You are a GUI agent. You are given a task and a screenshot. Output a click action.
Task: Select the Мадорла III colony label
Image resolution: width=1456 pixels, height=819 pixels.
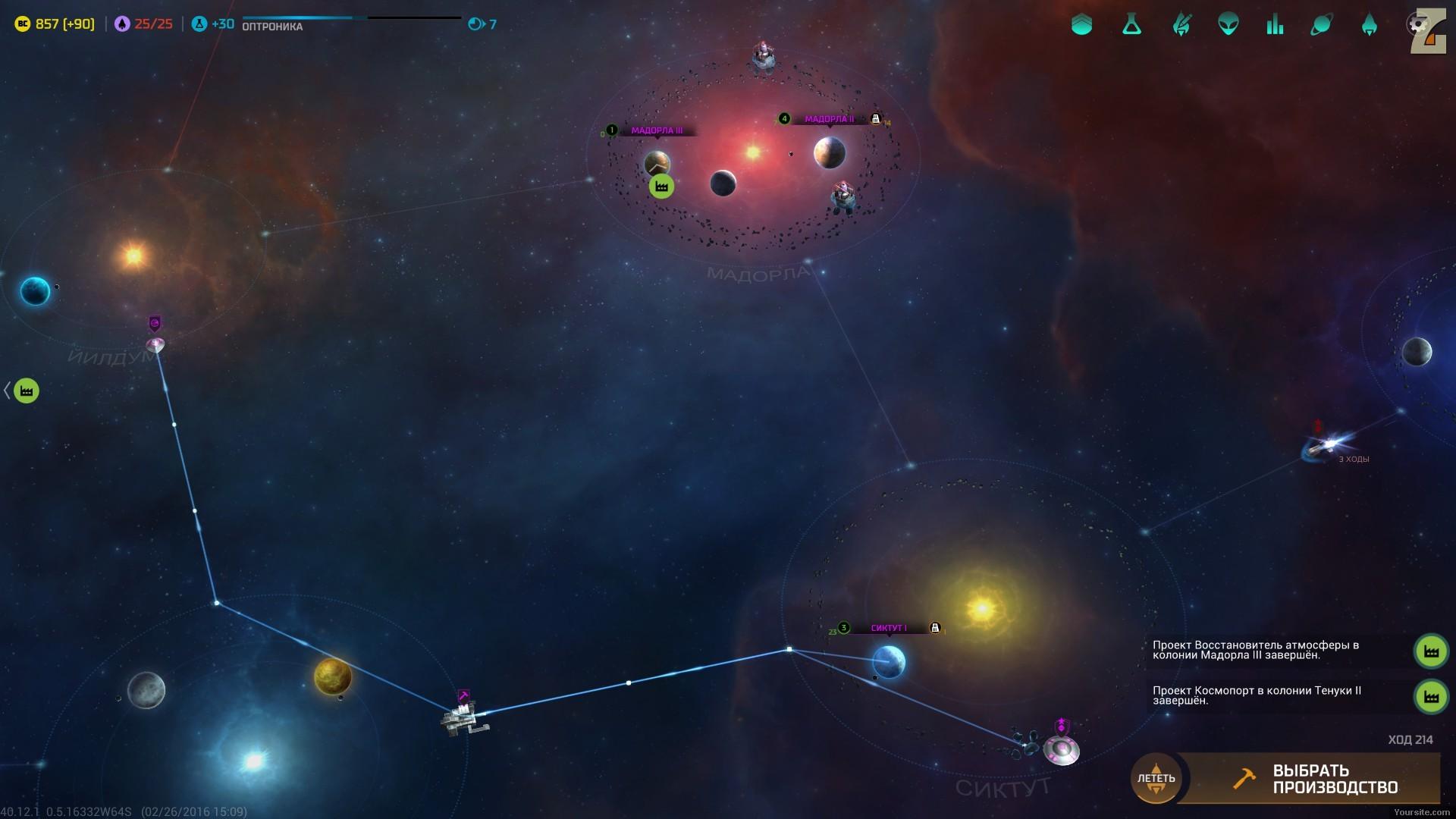pos(657,130)
